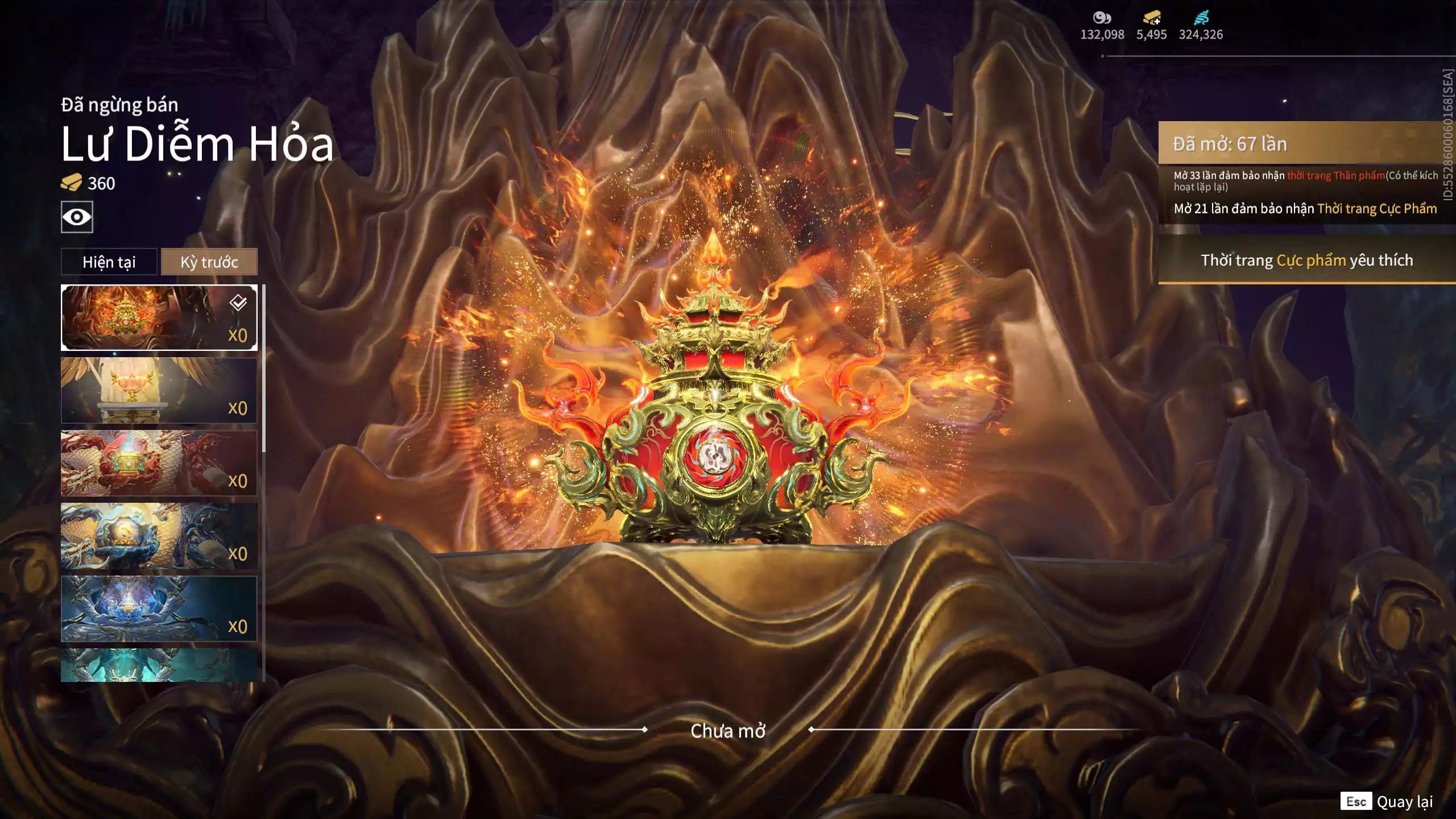Click the gold bar plus currency icon
The image size is (1456, 819).
(x=1152, y=18)
